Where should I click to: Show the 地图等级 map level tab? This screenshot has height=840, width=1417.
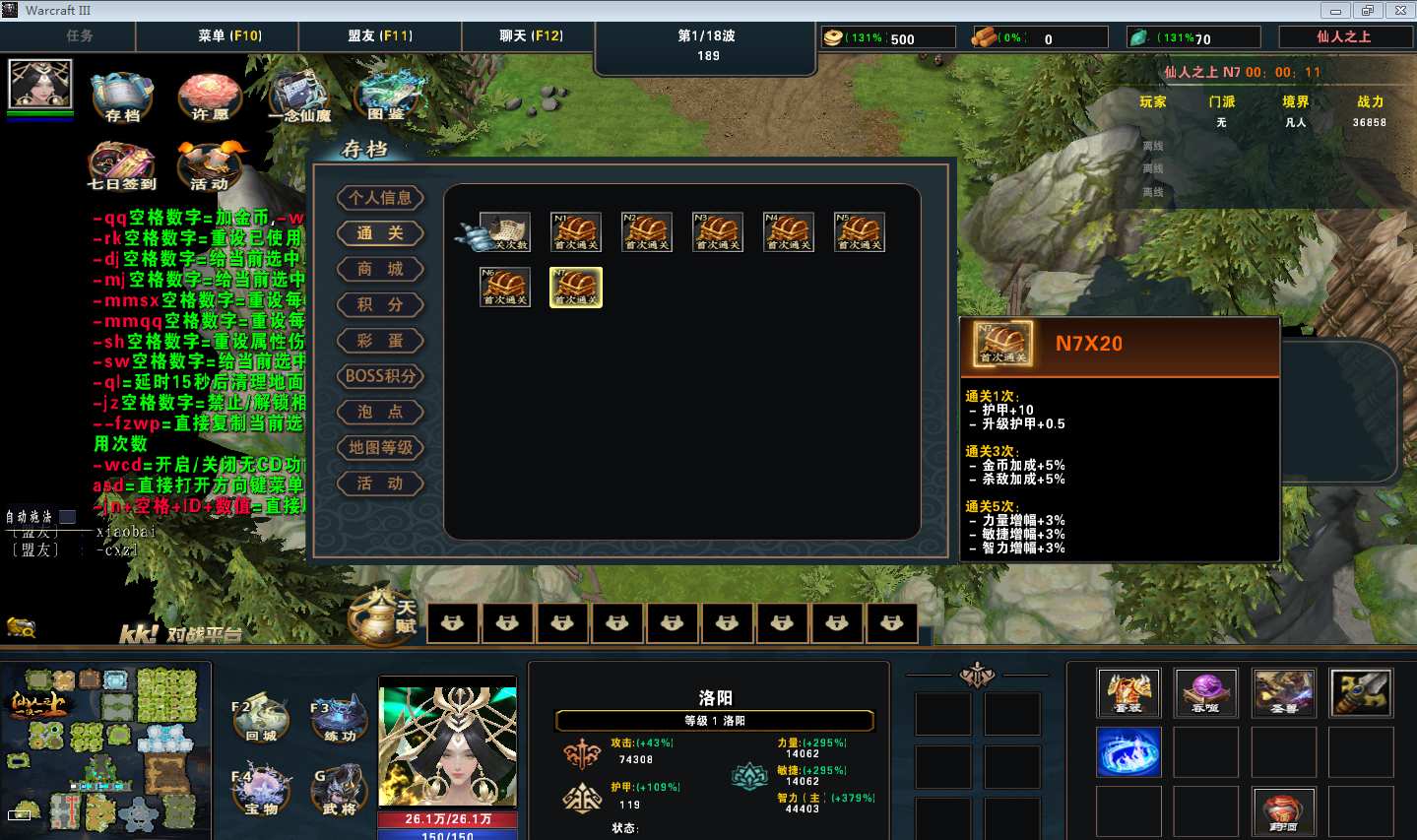[x=380, y=448]
